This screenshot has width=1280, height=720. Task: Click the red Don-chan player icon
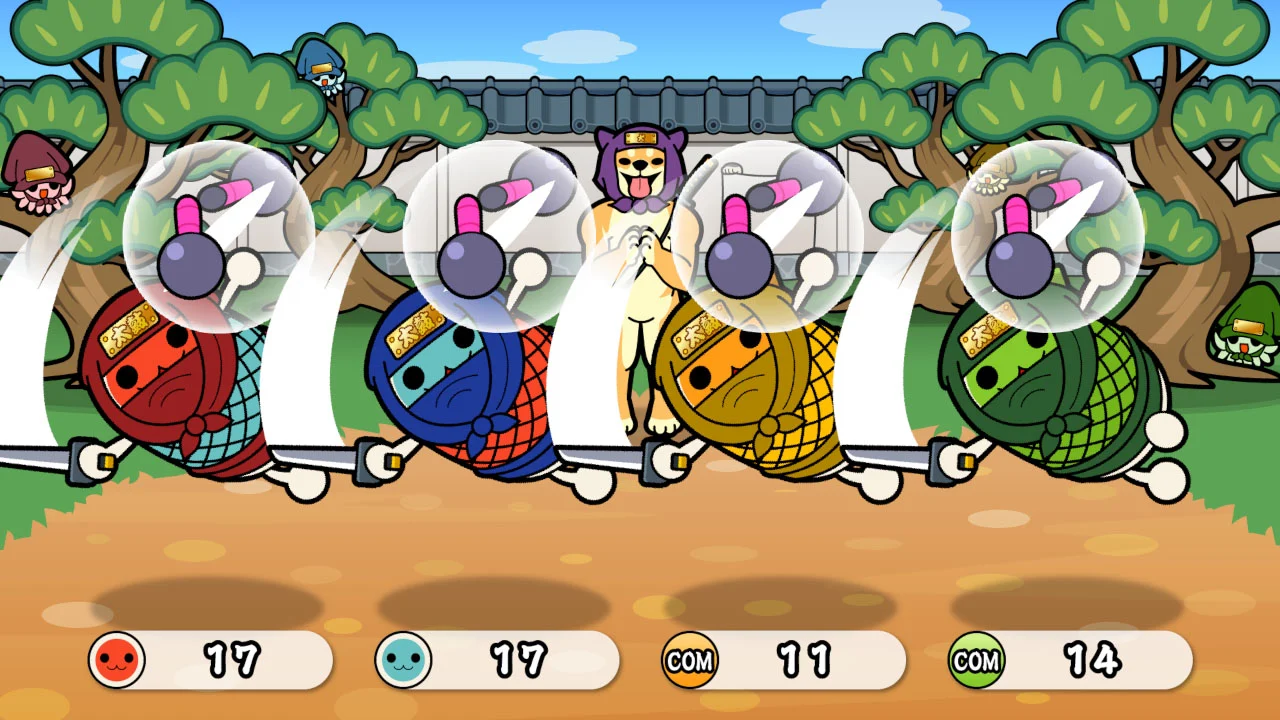click(x=117, y=660)
